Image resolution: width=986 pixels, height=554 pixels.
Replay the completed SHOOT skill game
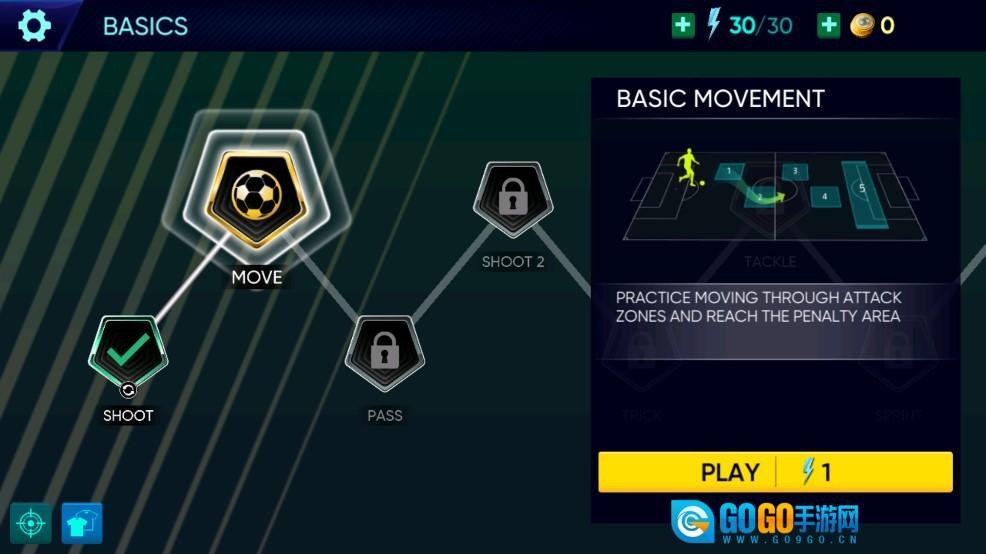tap(128, 354)
